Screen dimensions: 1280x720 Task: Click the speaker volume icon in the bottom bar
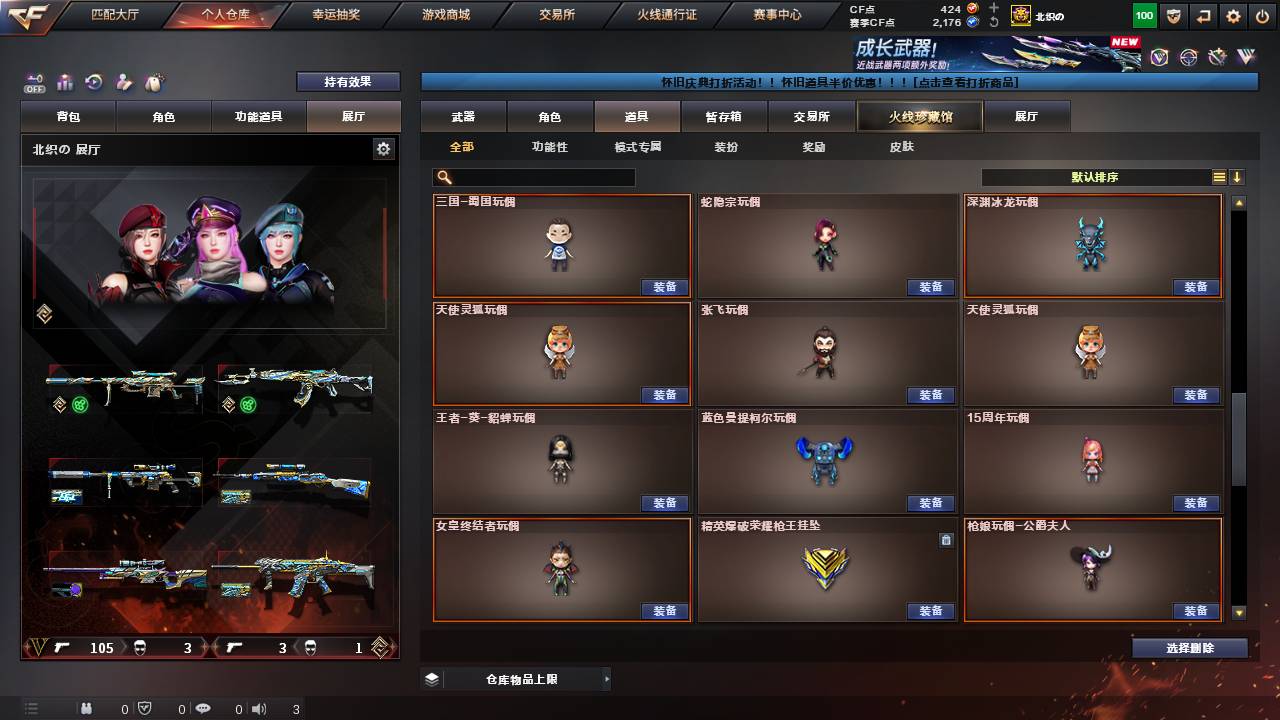[259, 709]
